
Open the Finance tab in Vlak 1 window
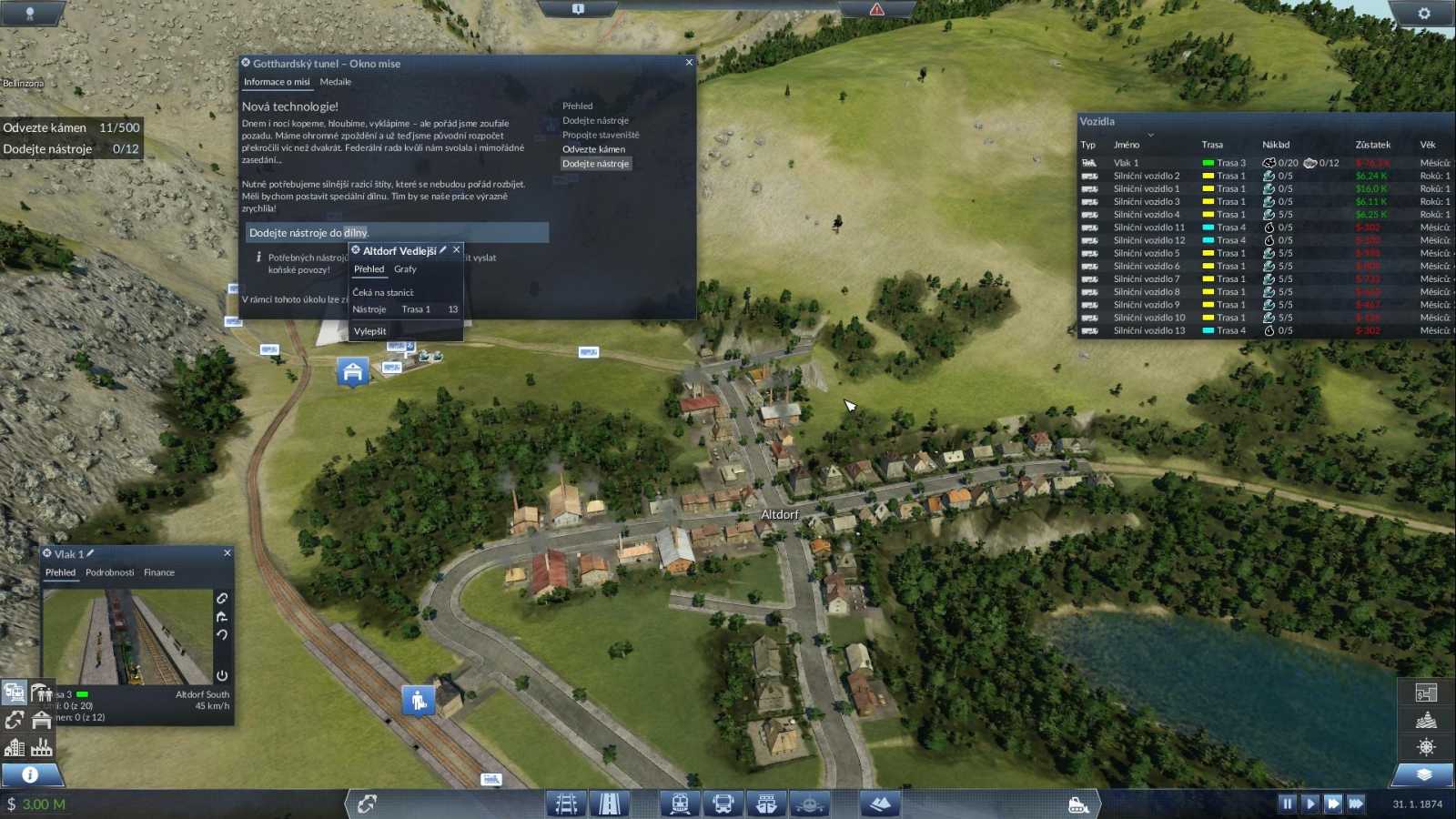tap(158, 571)
